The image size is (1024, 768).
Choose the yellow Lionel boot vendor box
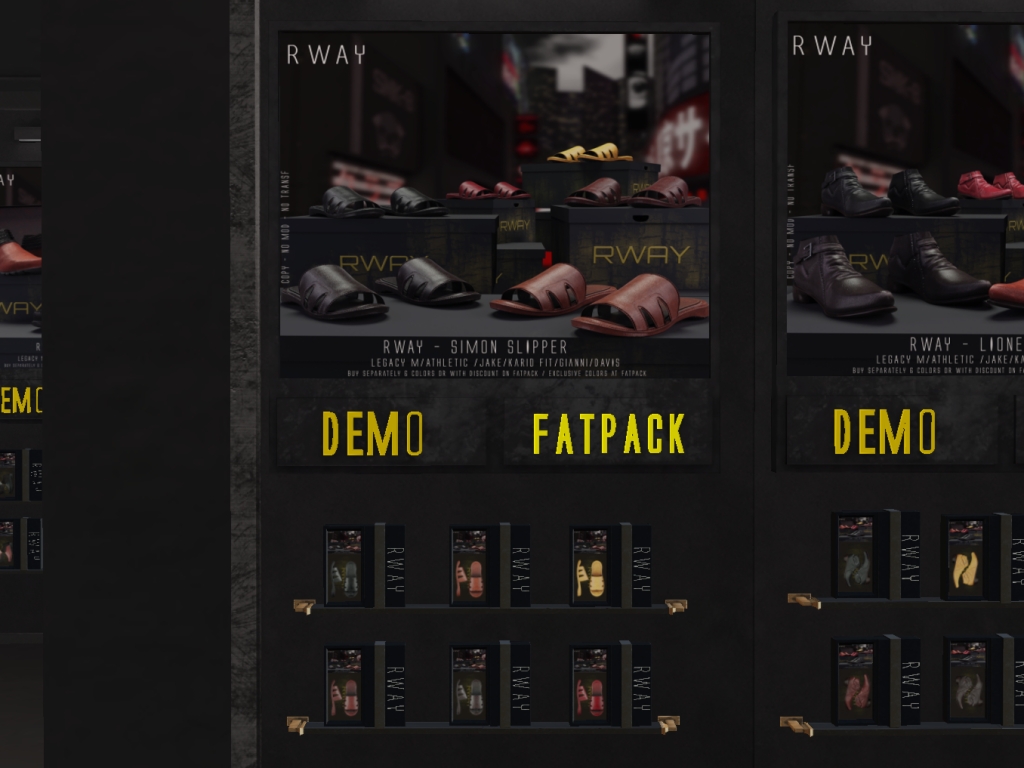(966, 559)
